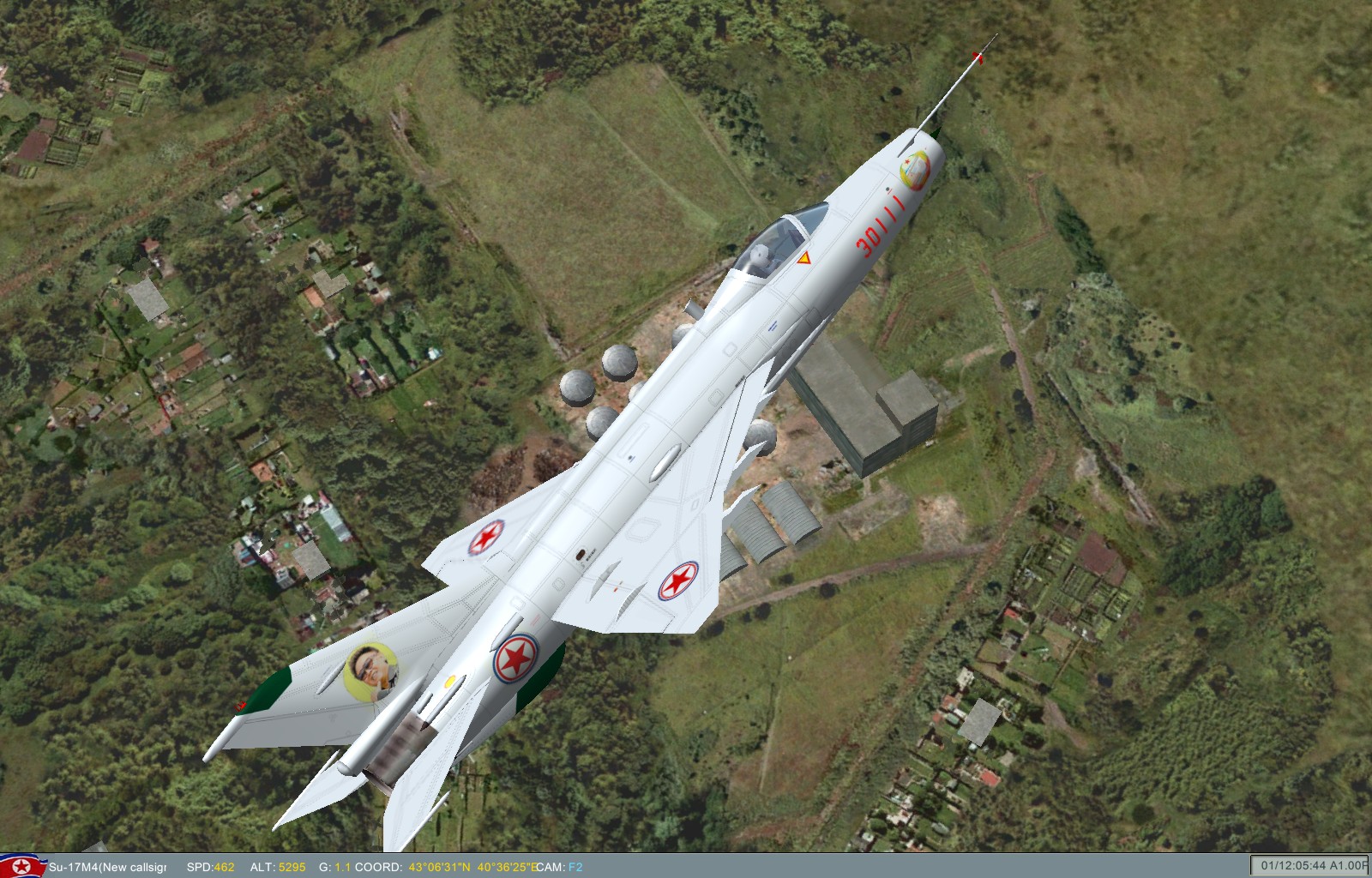Click the SPD airspeed readout
This screenshot has height=878, width=1372.
click(210, 867)
